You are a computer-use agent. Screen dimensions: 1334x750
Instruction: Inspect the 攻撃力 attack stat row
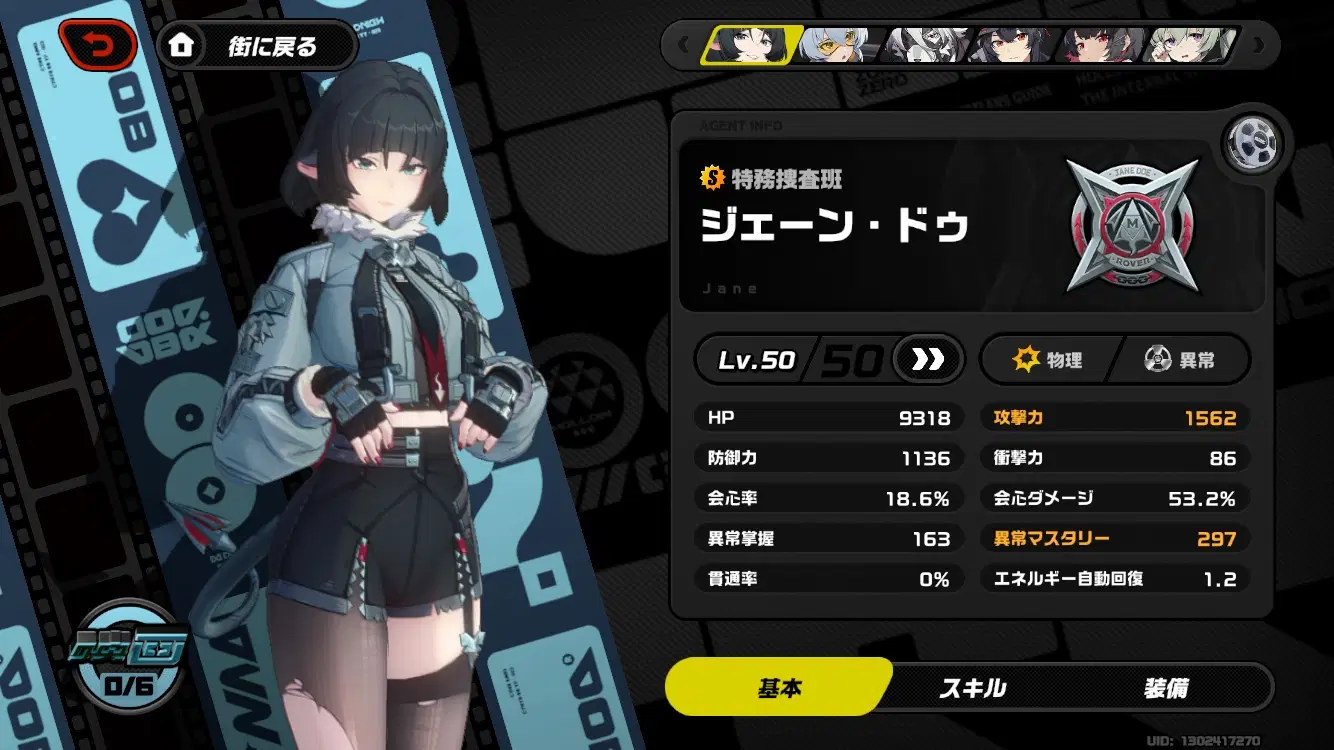coord(1114,418)
